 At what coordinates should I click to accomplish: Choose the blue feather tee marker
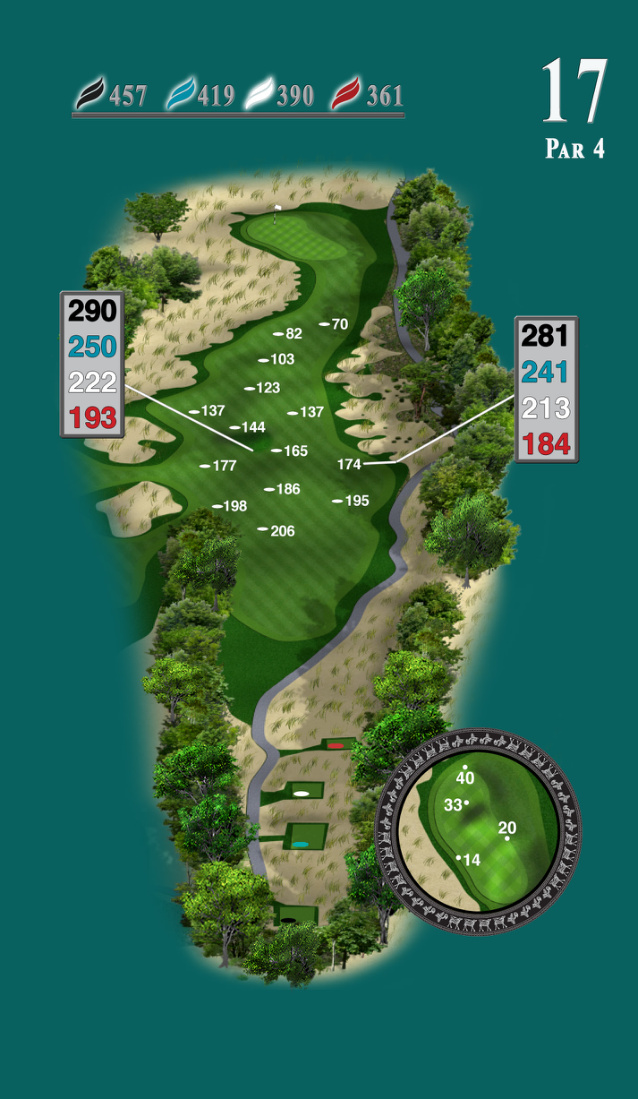tap(180, 94)
